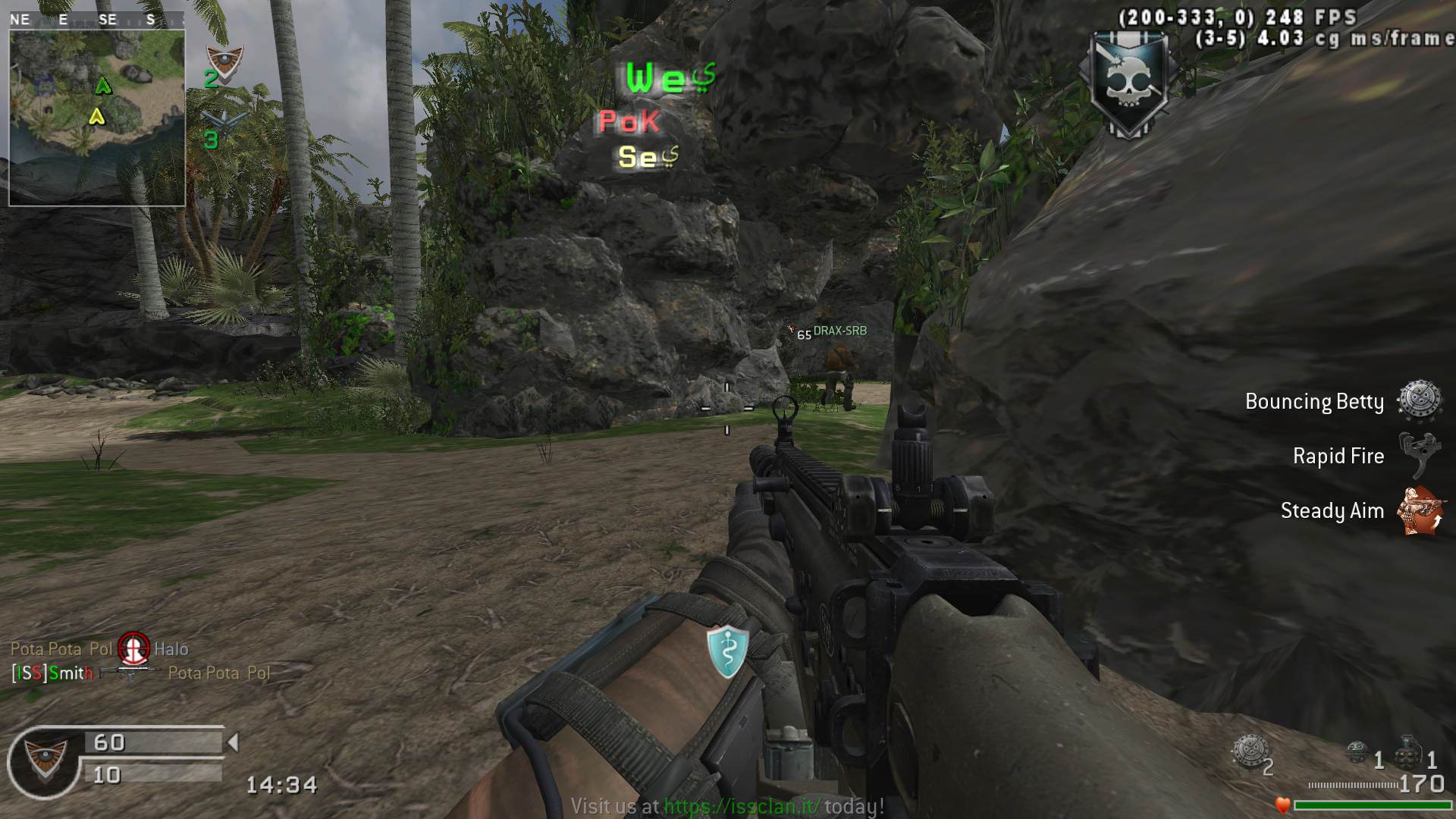Select the Bouncing Betty perk icon
The width and height of the screenshot is (1456, 819).
pos(1418,400)
